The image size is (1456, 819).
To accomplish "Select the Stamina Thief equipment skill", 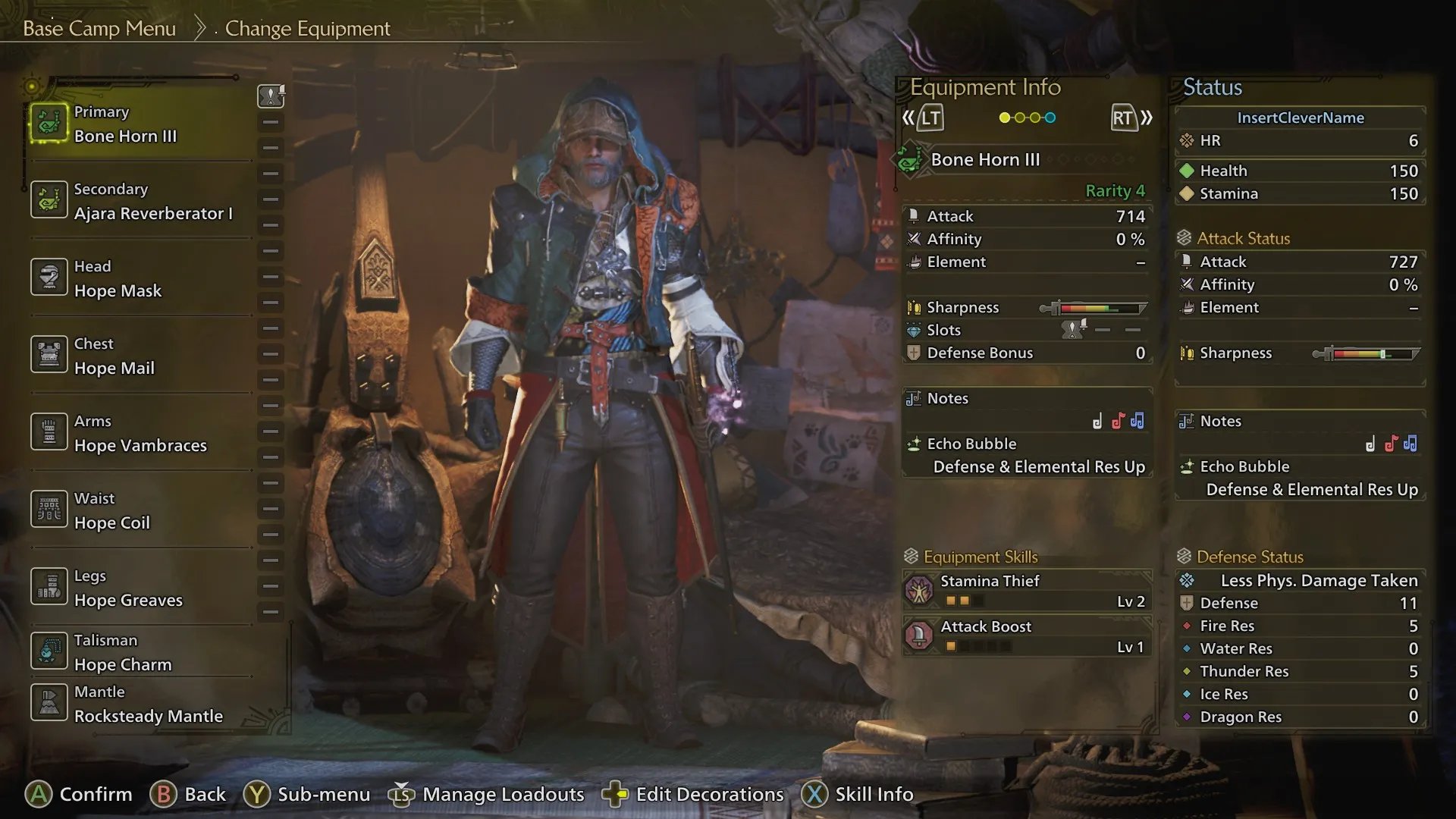I will 1028,591.
